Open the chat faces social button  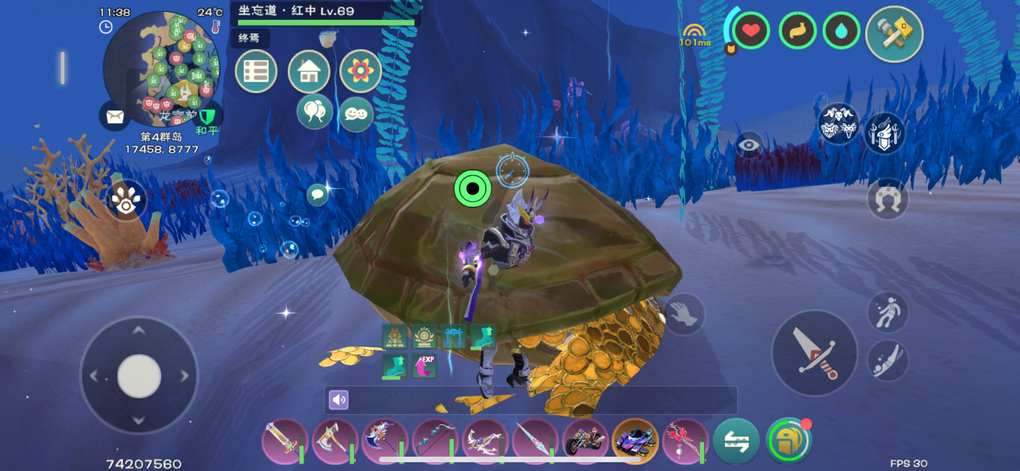[x=356, y=114]
